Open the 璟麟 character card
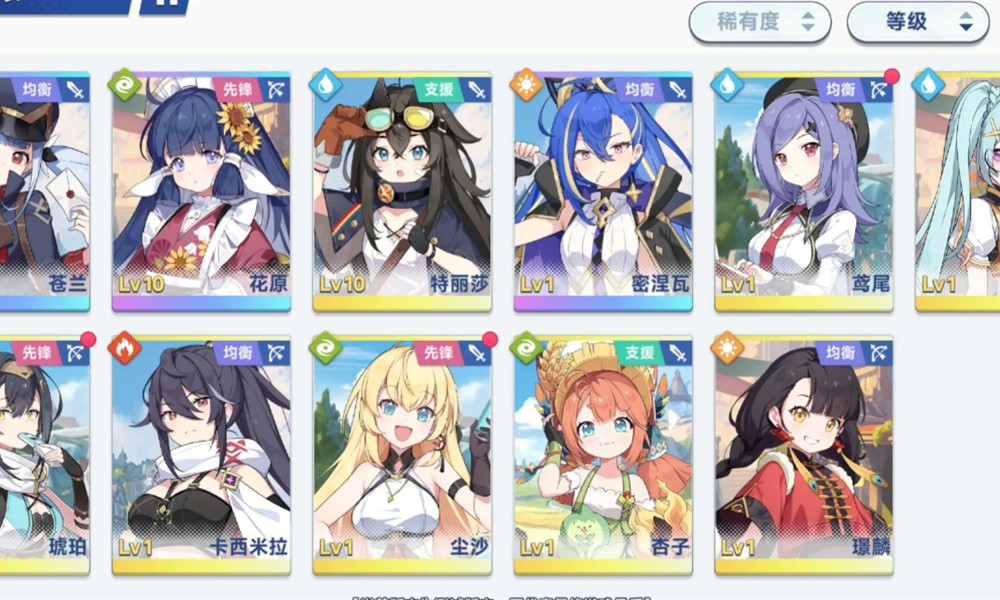 point(804,455)
